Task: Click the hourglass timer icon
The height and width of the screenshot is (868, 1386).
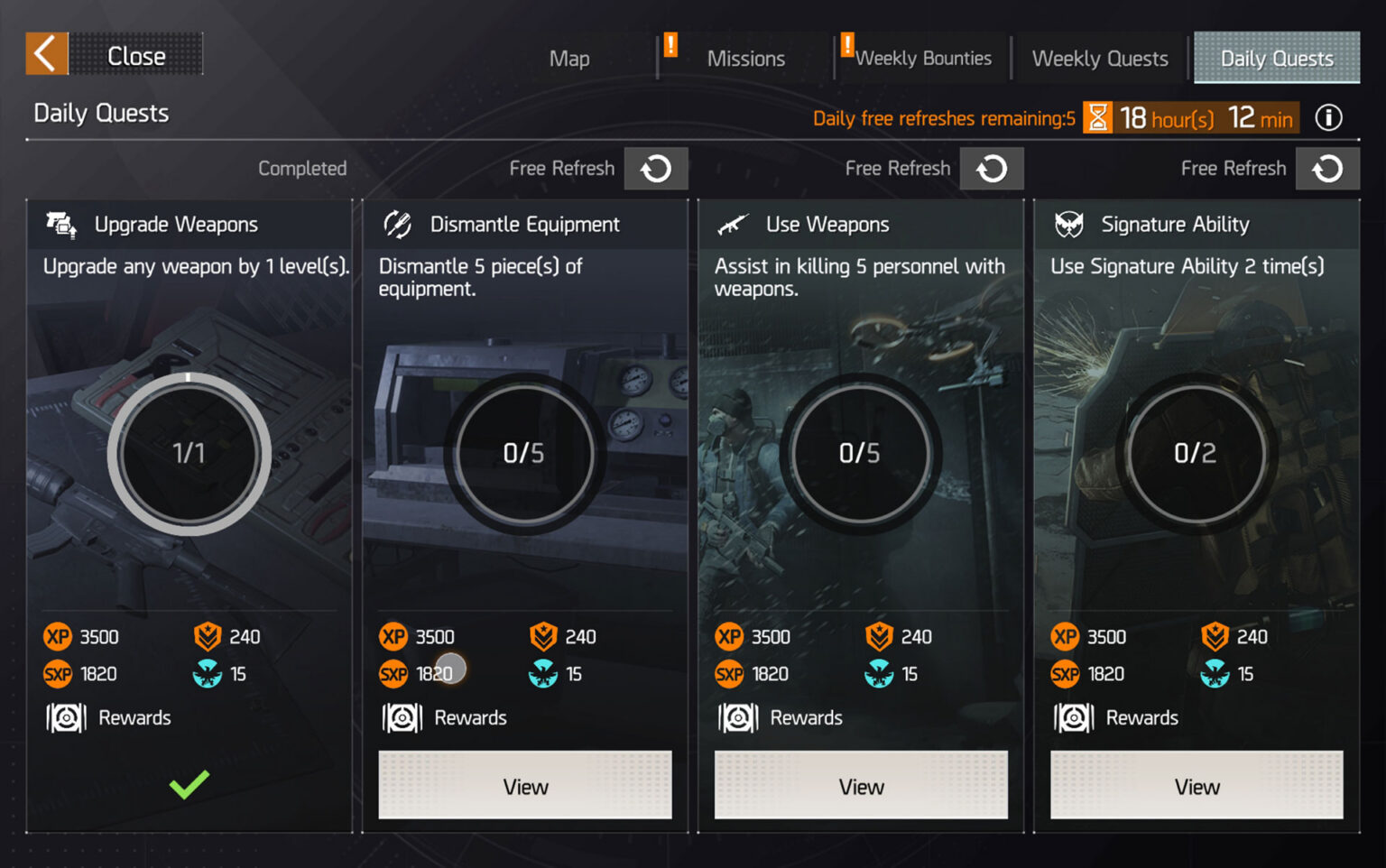Action: [x=1098, y=117]
